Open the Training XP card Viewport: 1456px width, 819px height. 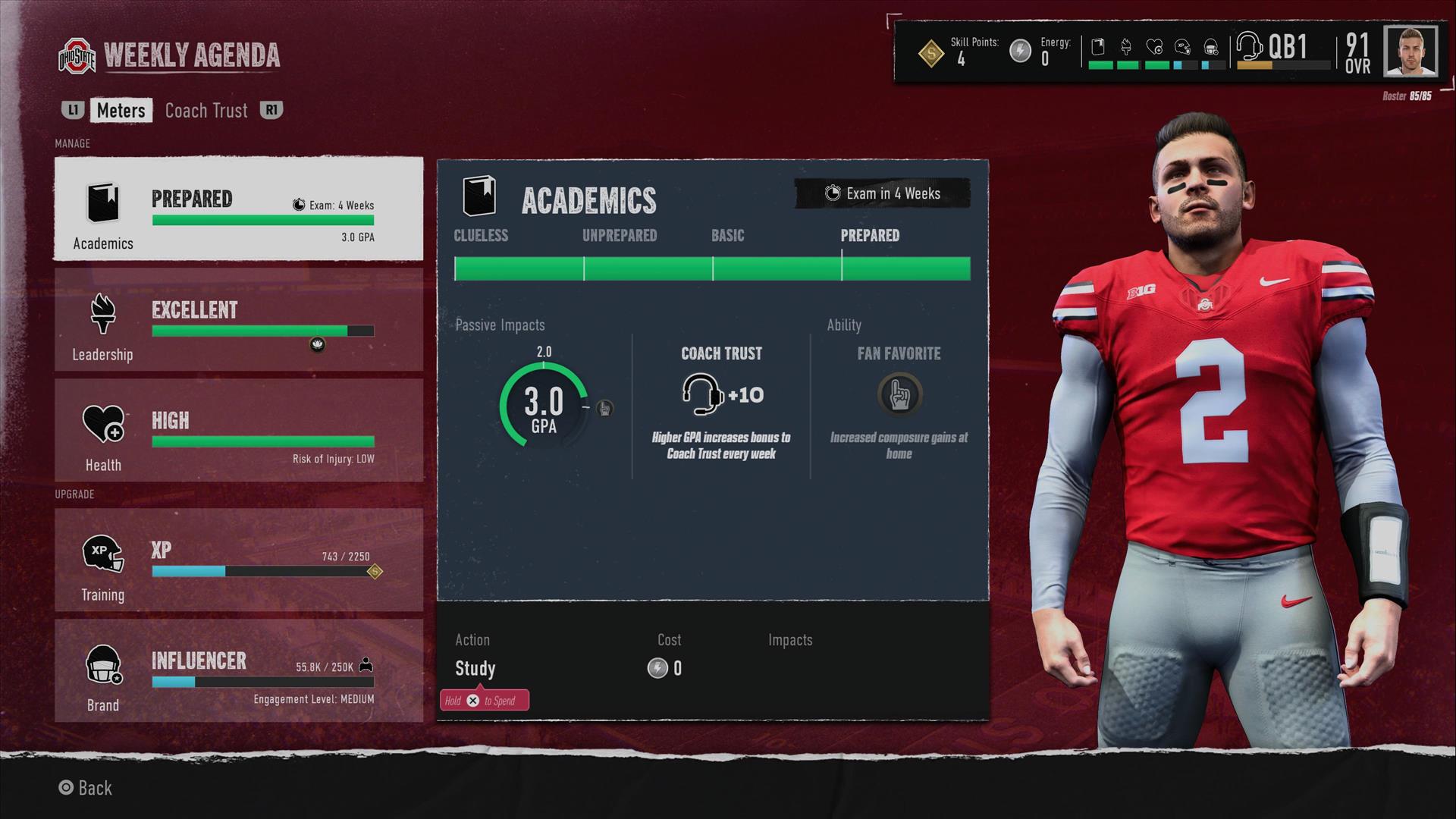coord(239,560)
